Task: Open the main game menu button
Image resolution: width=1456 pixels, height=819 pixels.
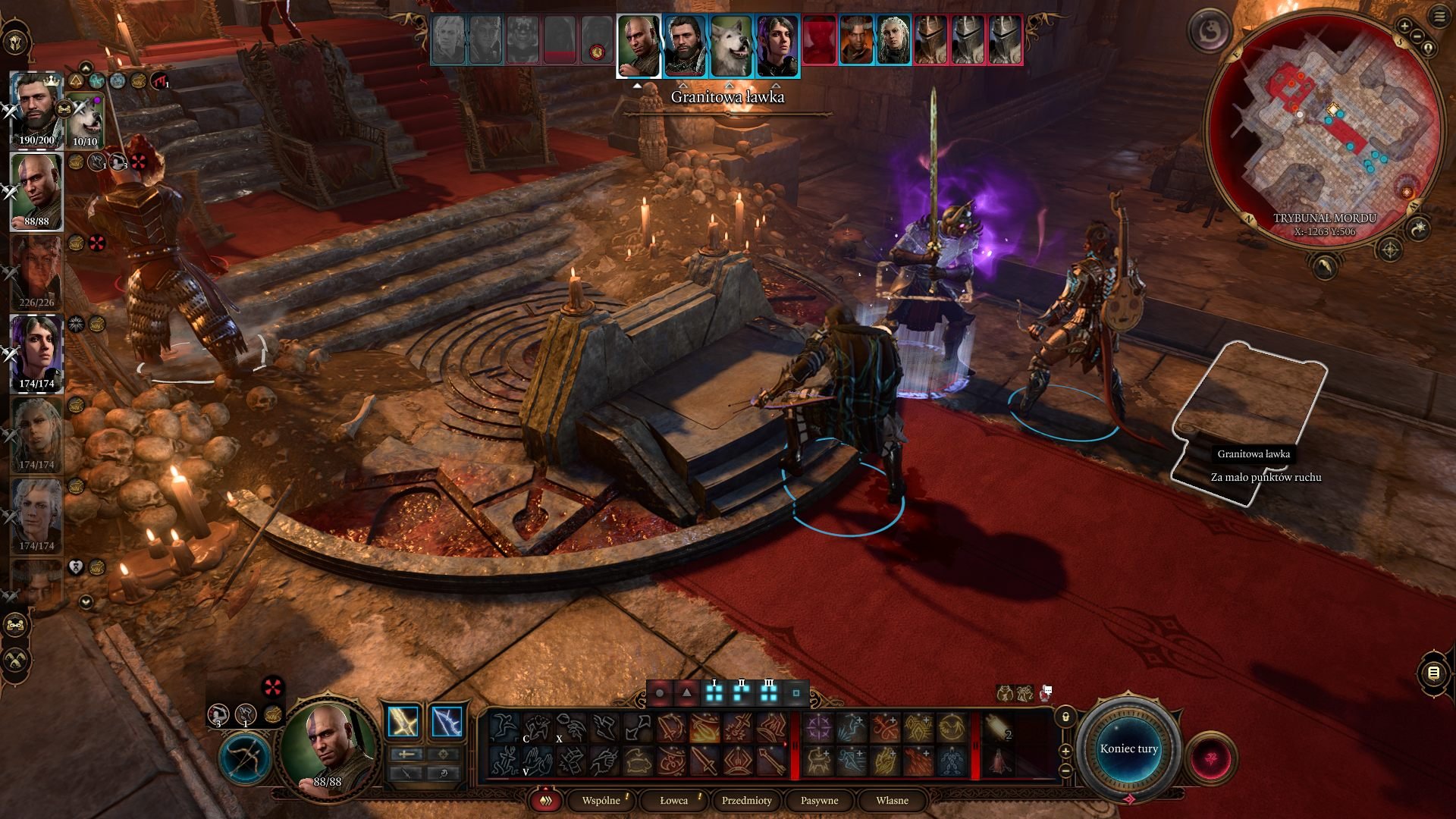Action: (1439, 17)
